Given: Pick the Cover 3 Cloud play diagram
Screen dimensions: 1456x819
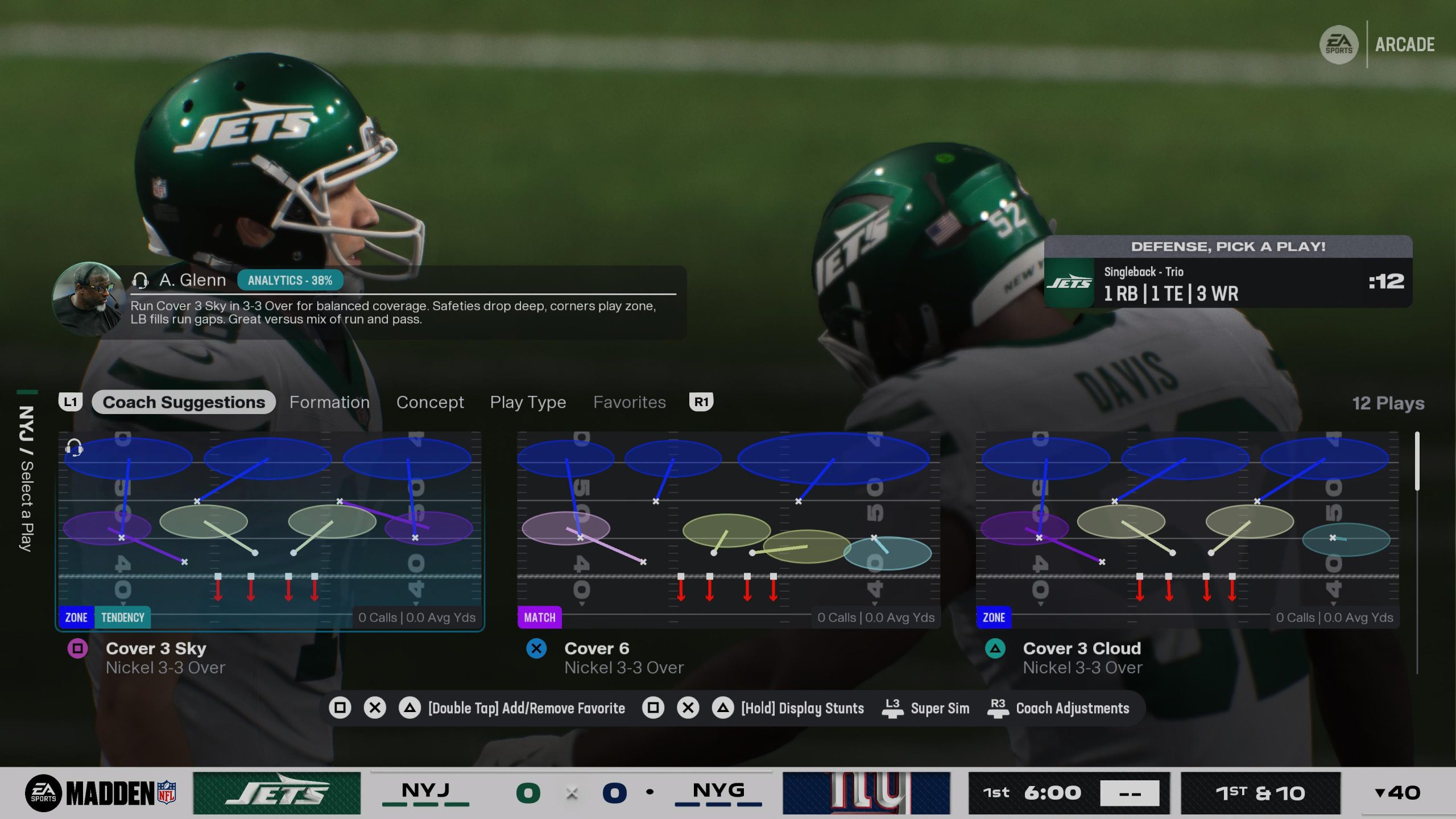Looking at the screenshot, I should [x=1187, y=530].
